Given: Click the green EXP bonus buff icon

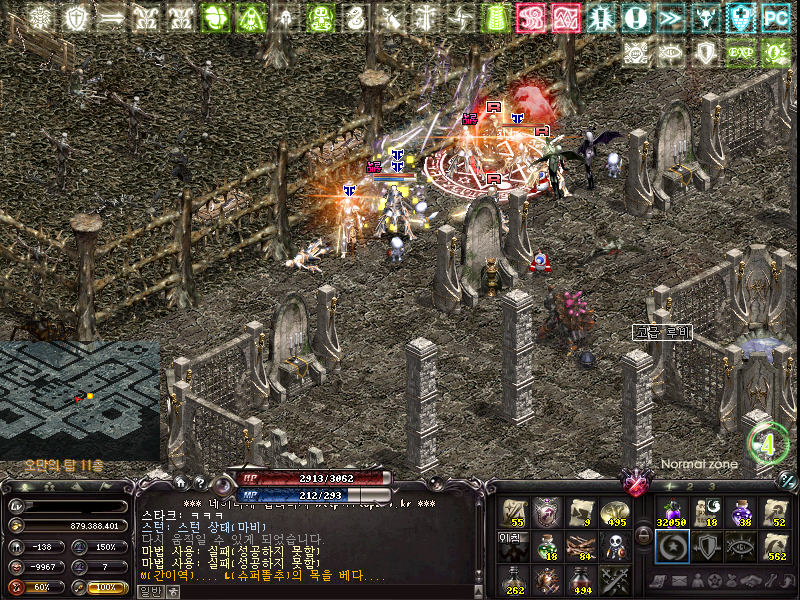Looking at the screenshot, I should (x=741, y=52).
